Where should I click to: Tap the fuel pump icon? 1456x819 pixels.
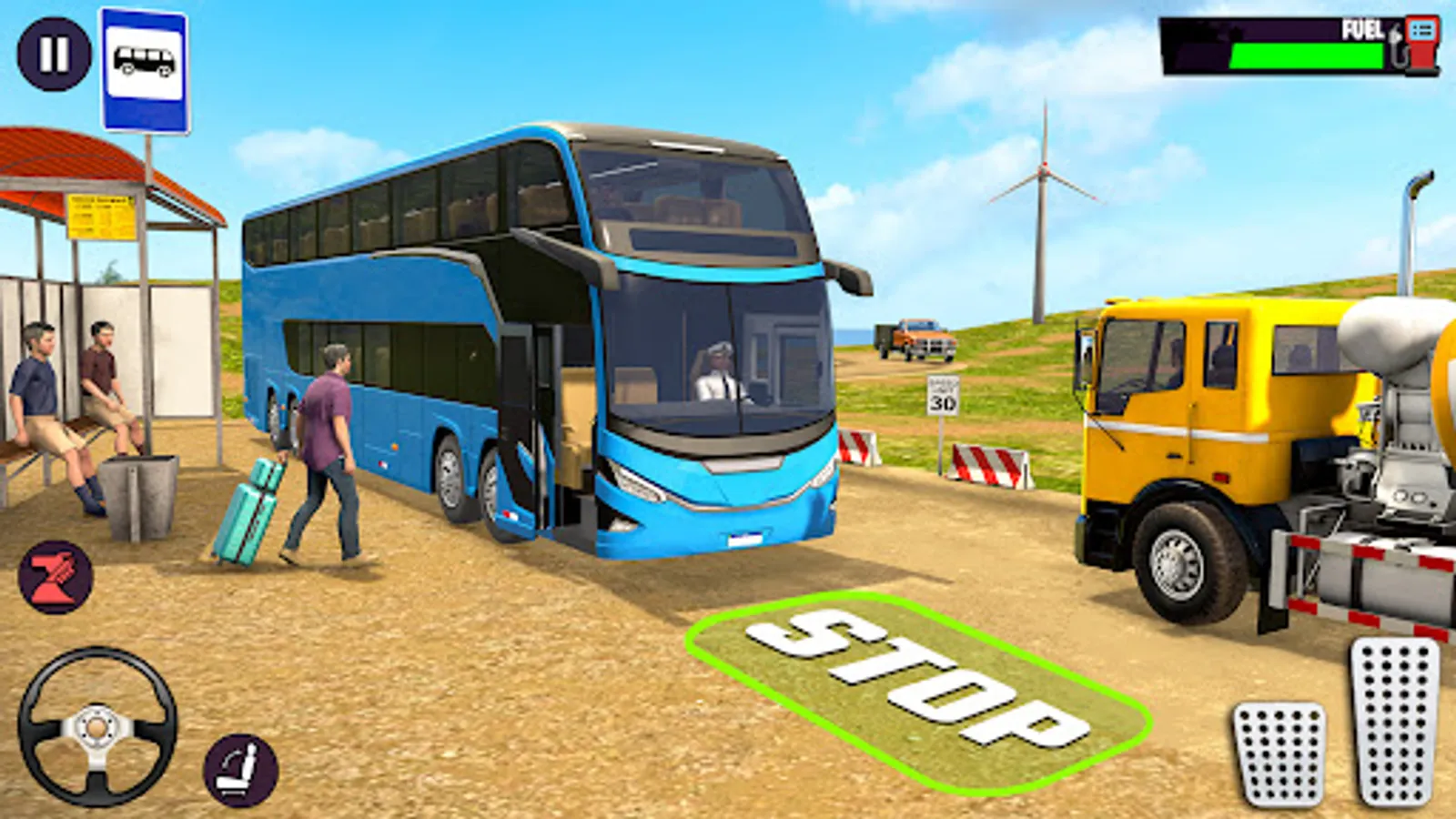click(1416, 43)
